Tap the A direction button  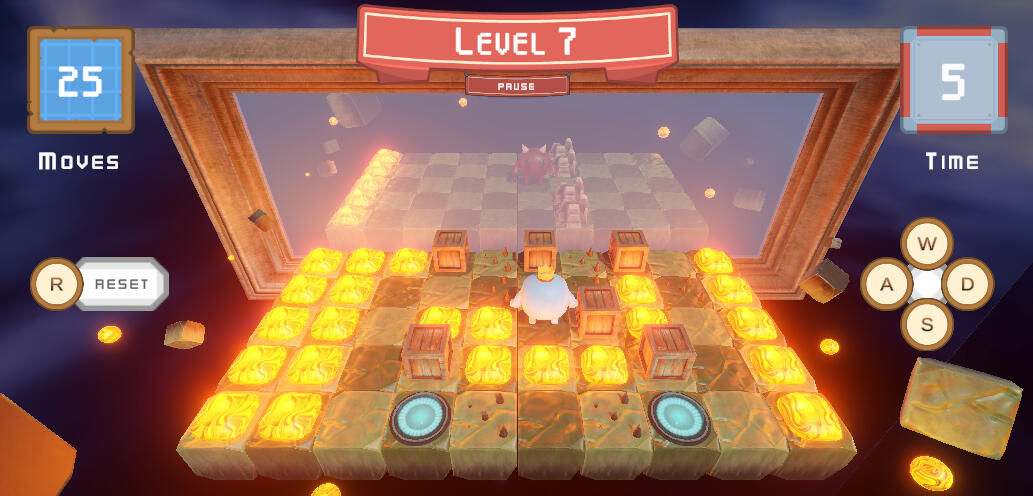coord(886,284)
